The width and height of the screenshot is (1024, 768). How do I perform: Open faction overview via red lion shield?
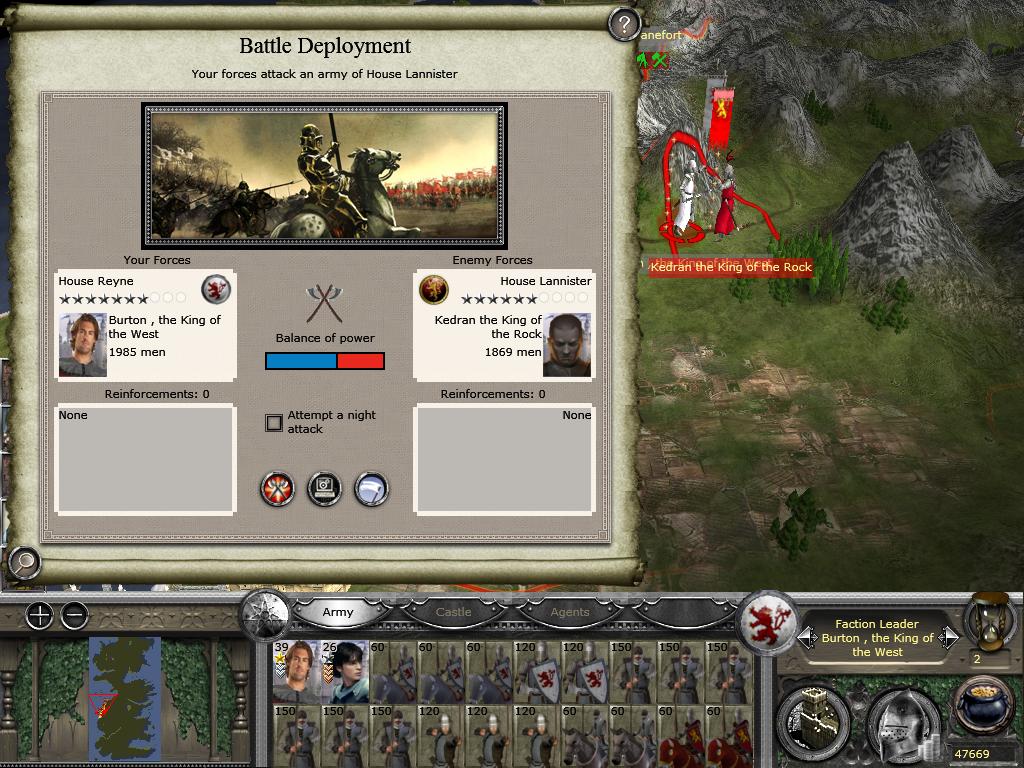click(768, 622)
